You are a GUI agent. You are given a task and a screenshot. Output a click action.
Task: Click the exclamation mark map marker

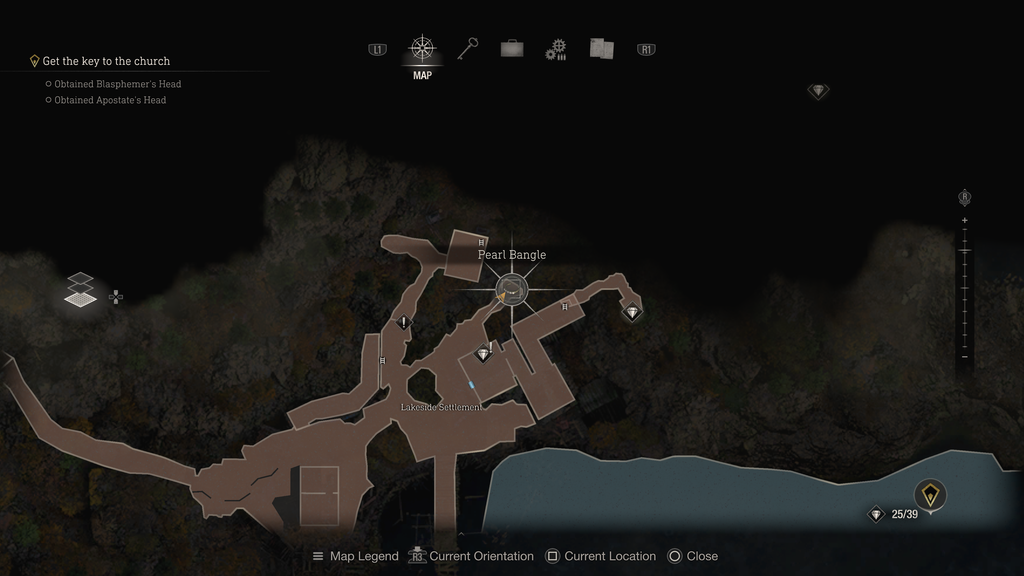pyautogui.click(x=403, y=322)
